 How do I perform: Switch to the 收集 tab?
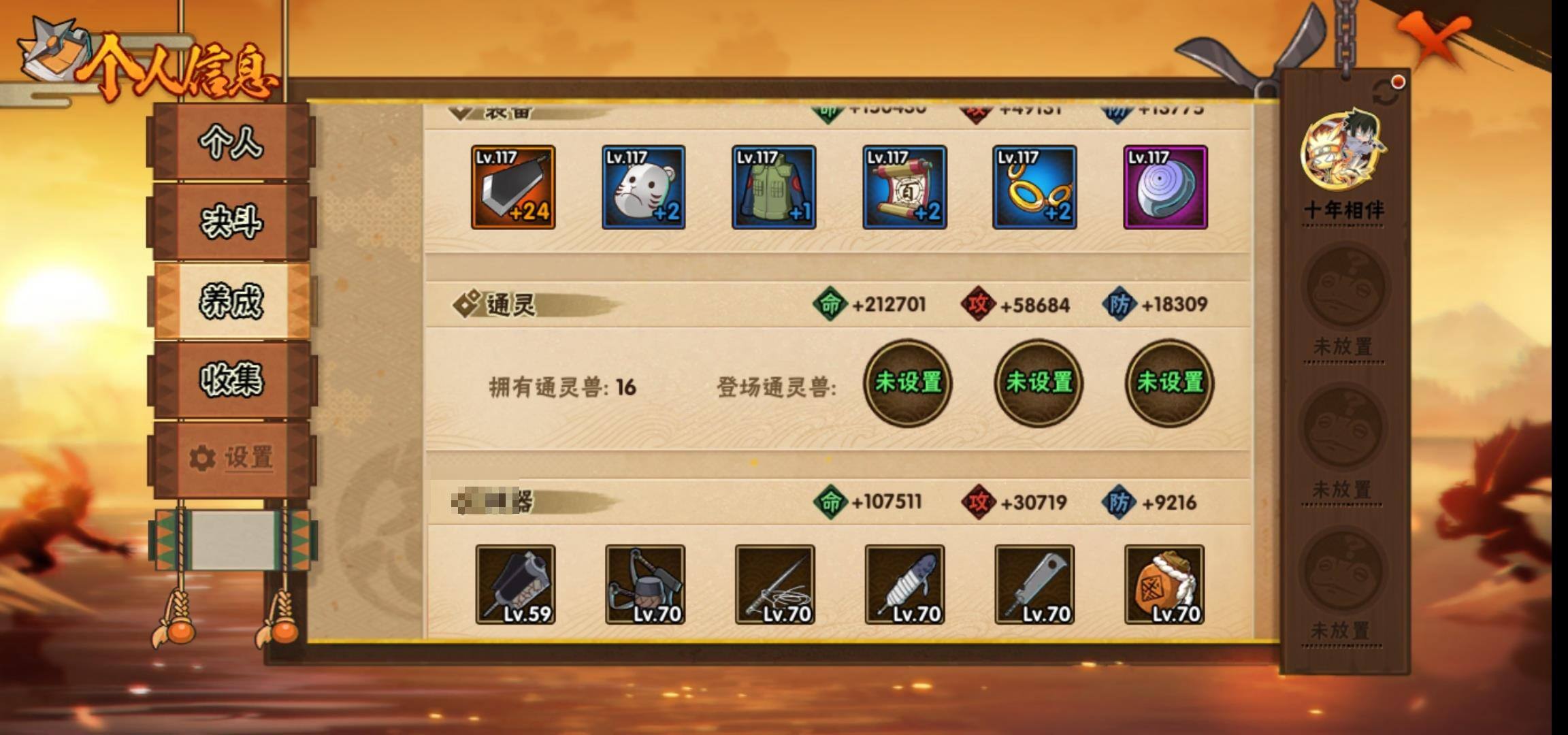[x=231, y=380]
